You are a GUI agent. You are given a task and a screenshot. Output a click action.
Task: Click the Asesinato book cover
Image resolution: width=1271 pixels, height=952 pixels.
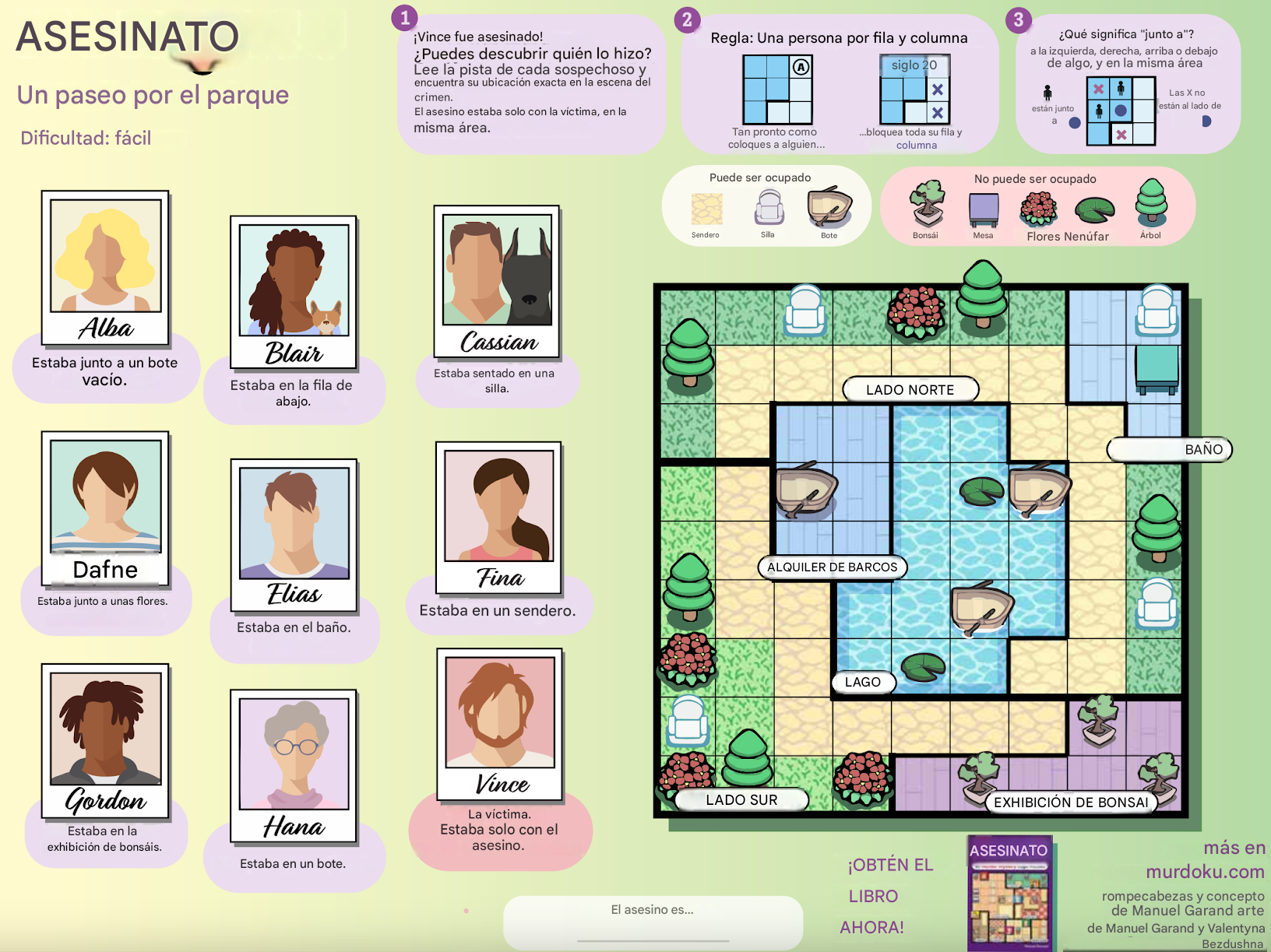click(1009, 893)
